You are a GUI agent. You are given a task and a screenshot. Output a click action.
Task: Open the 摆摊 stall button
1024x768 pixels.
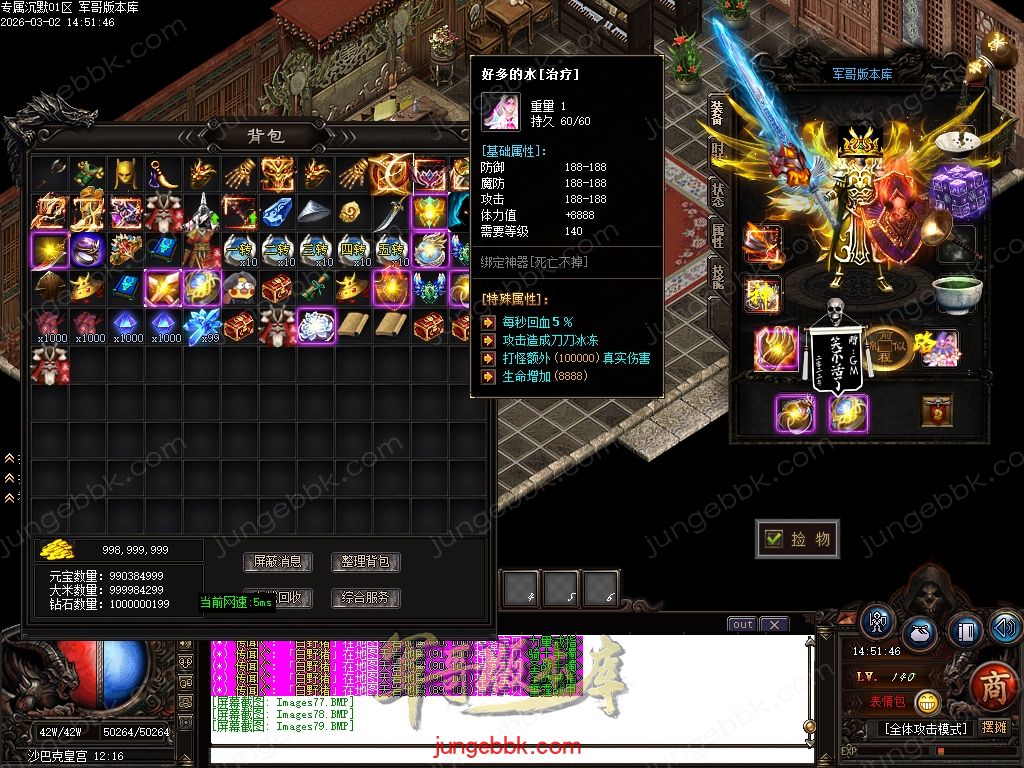tap(995, 727)
